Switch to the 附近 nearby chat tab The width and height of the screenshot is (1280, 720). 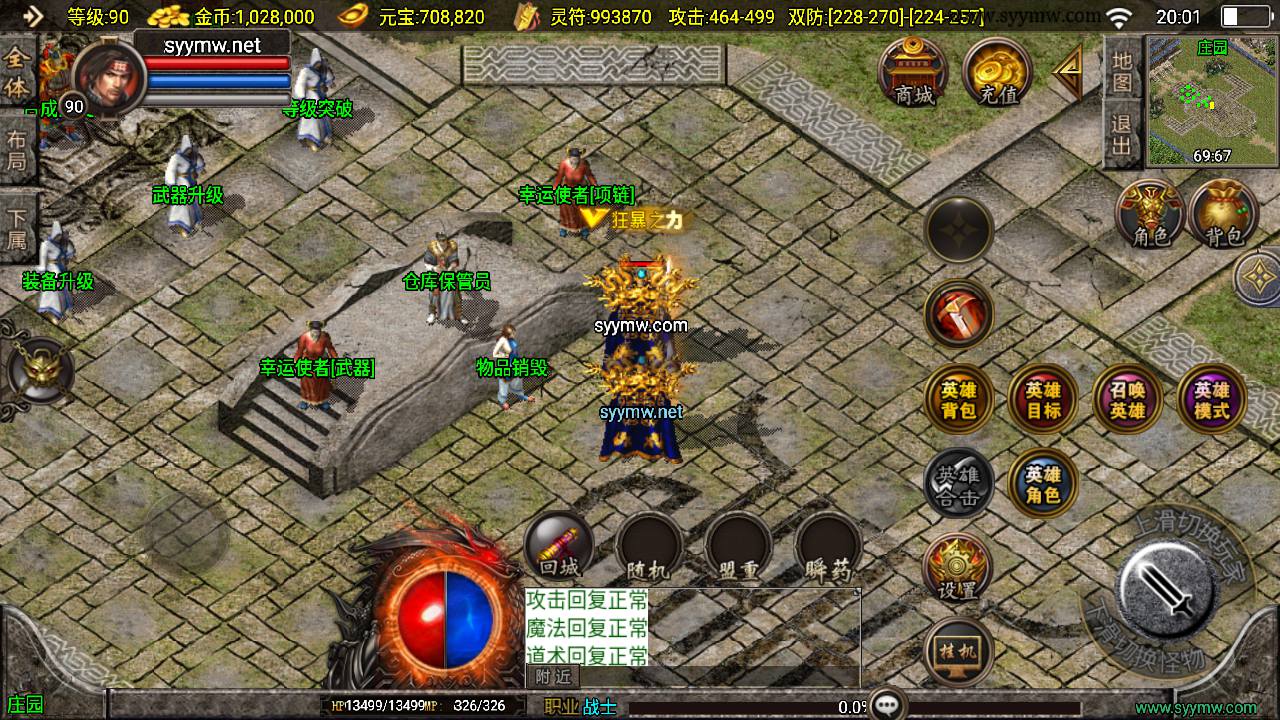coord(552,677)
